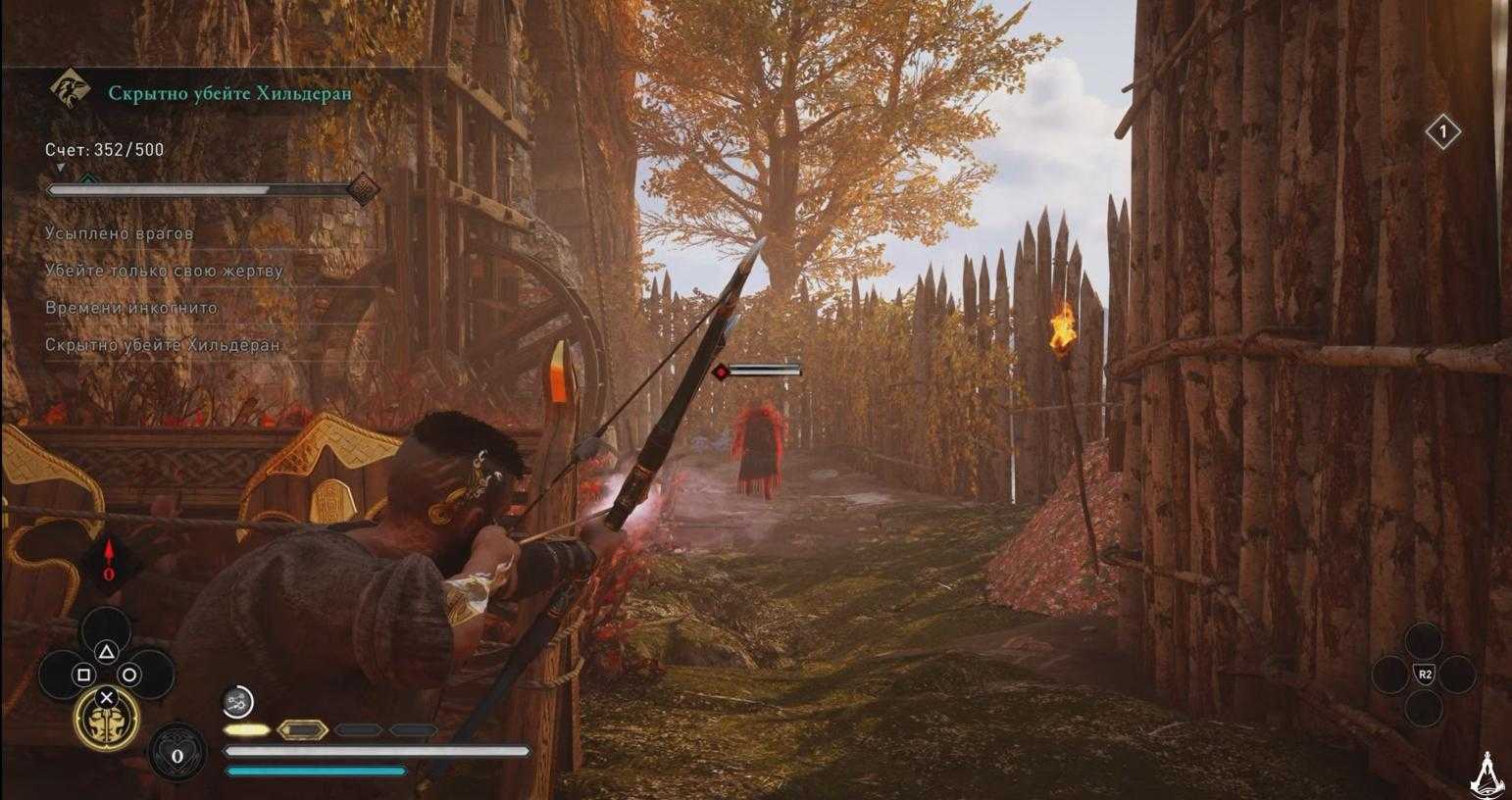Choose the Убейте только свою жертву objective
This screenshot has height=800, width=1512.
(164, 271)
